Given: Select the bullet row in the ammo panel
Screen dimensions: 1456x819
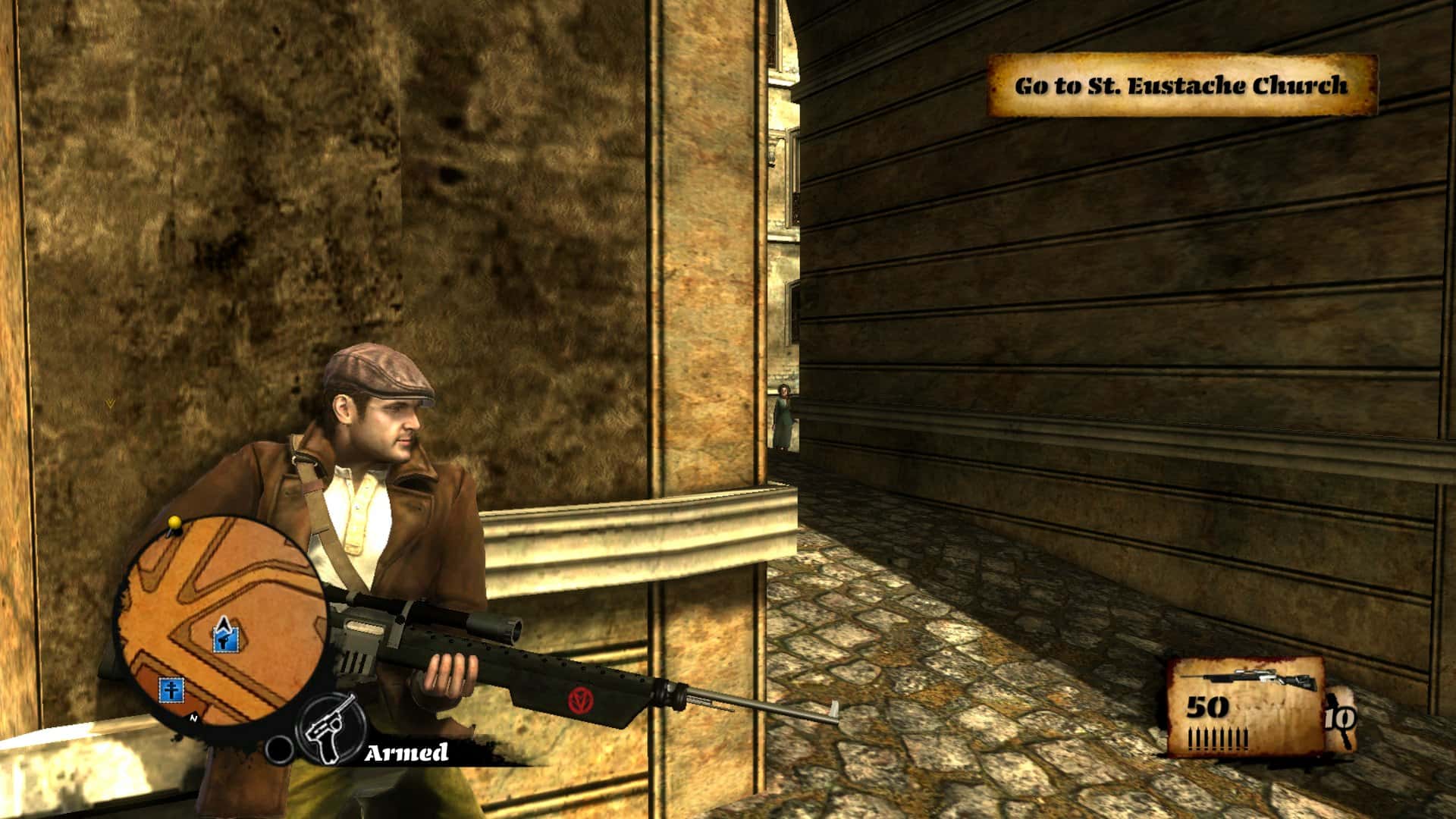Looking at the screenshot, I should [1217, 739].
